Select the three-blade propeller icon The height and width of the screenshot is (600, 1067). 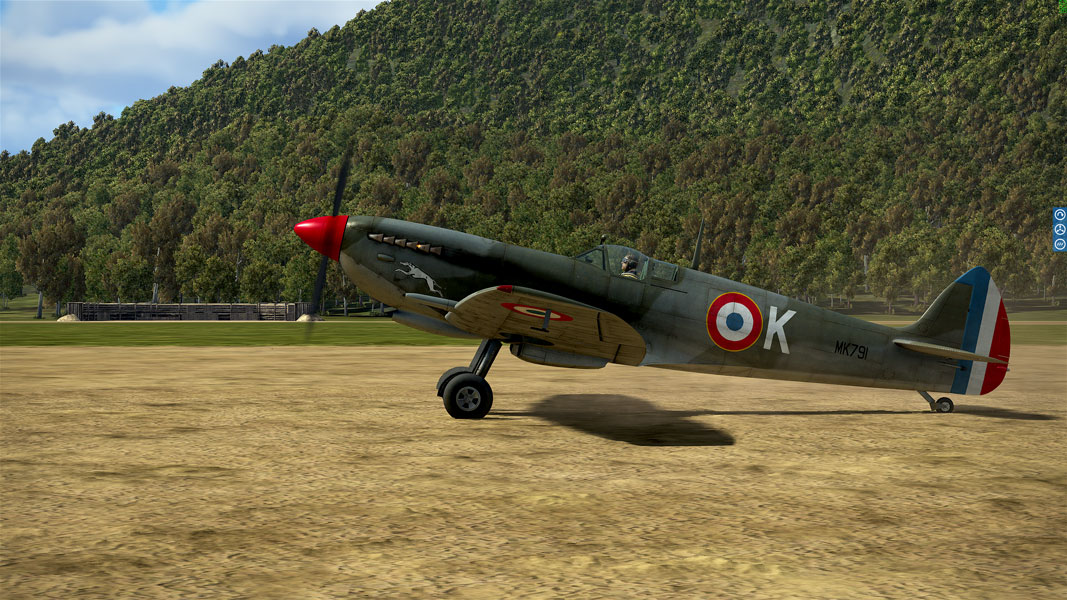(1059, 229)
